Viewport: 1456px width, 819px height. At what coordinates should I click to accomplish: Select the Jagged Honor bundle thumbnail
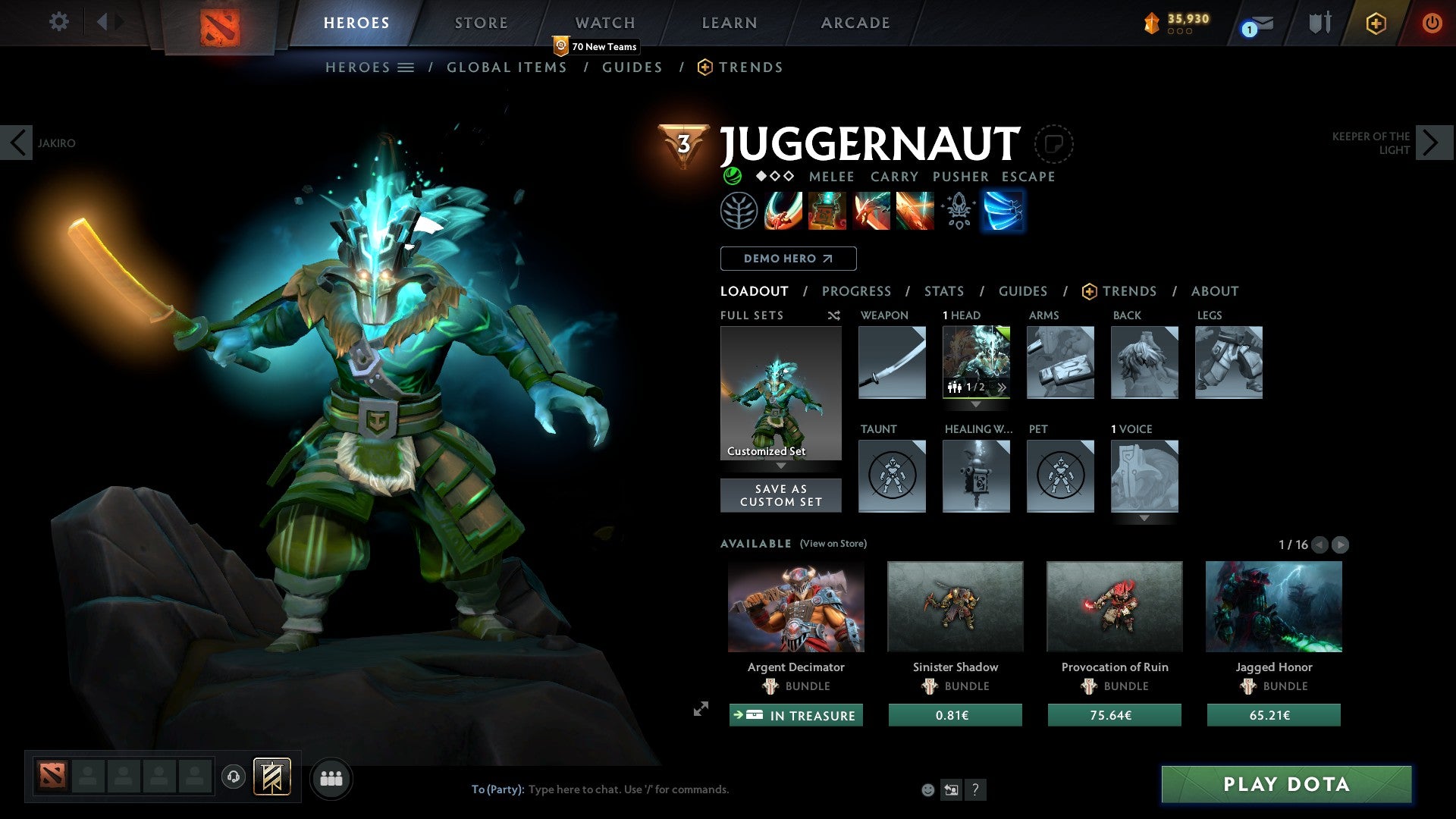(x=1272, y=606)
